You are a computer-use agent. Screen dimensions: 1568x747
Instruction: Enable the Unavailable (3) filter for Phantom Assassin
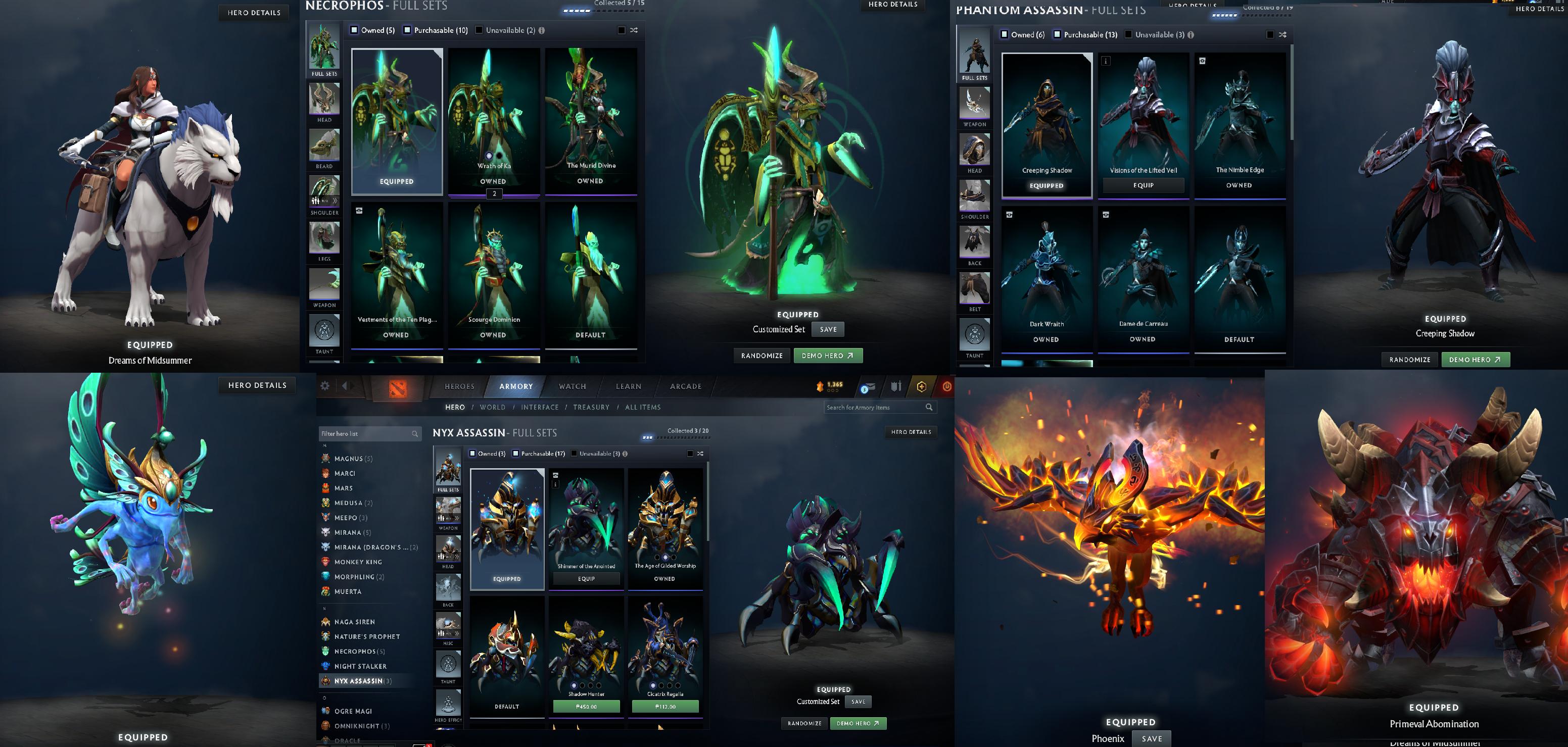1128,35
